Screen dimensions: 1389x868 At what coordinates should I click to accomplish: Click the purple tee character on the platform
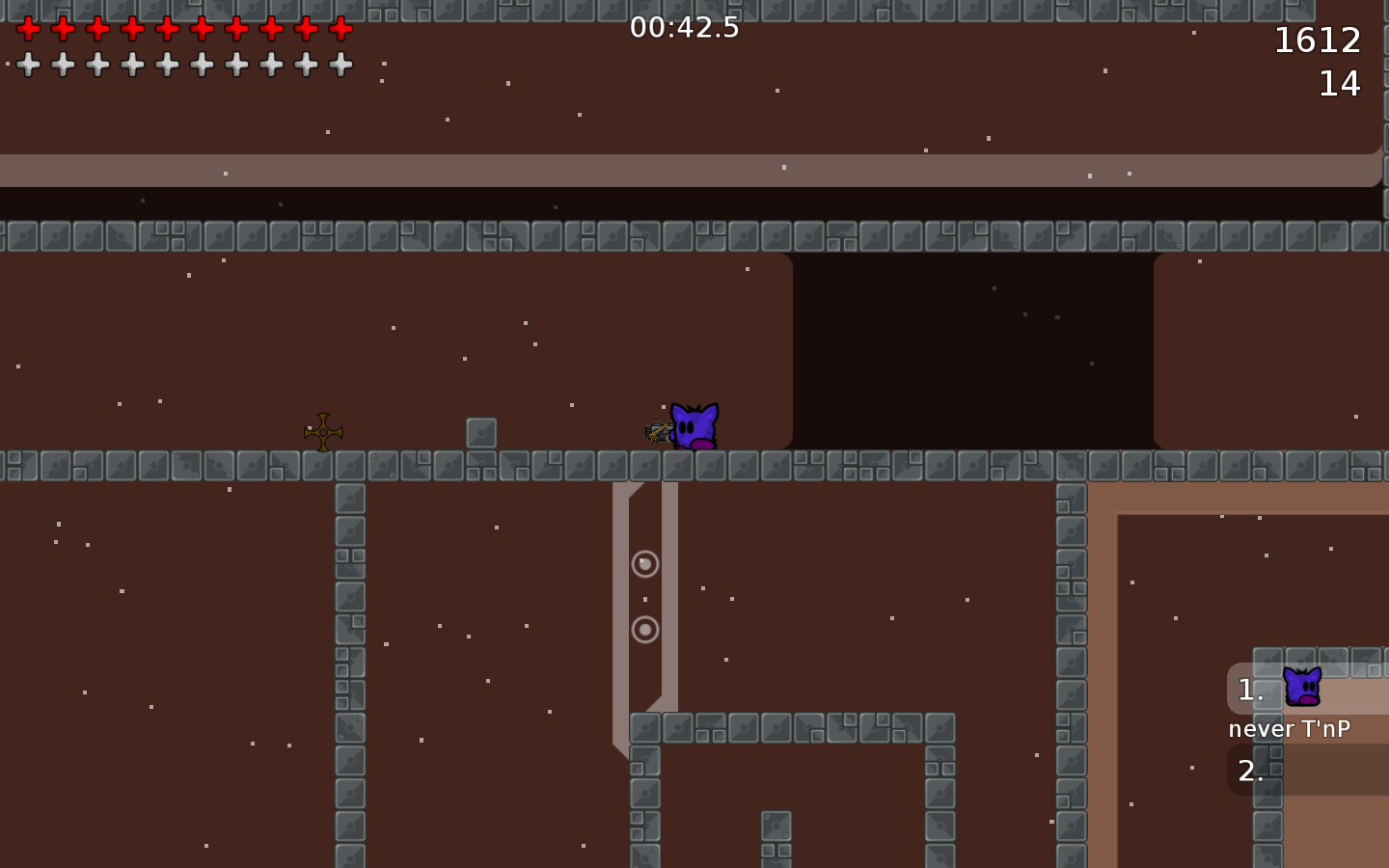tap(696, 424)
